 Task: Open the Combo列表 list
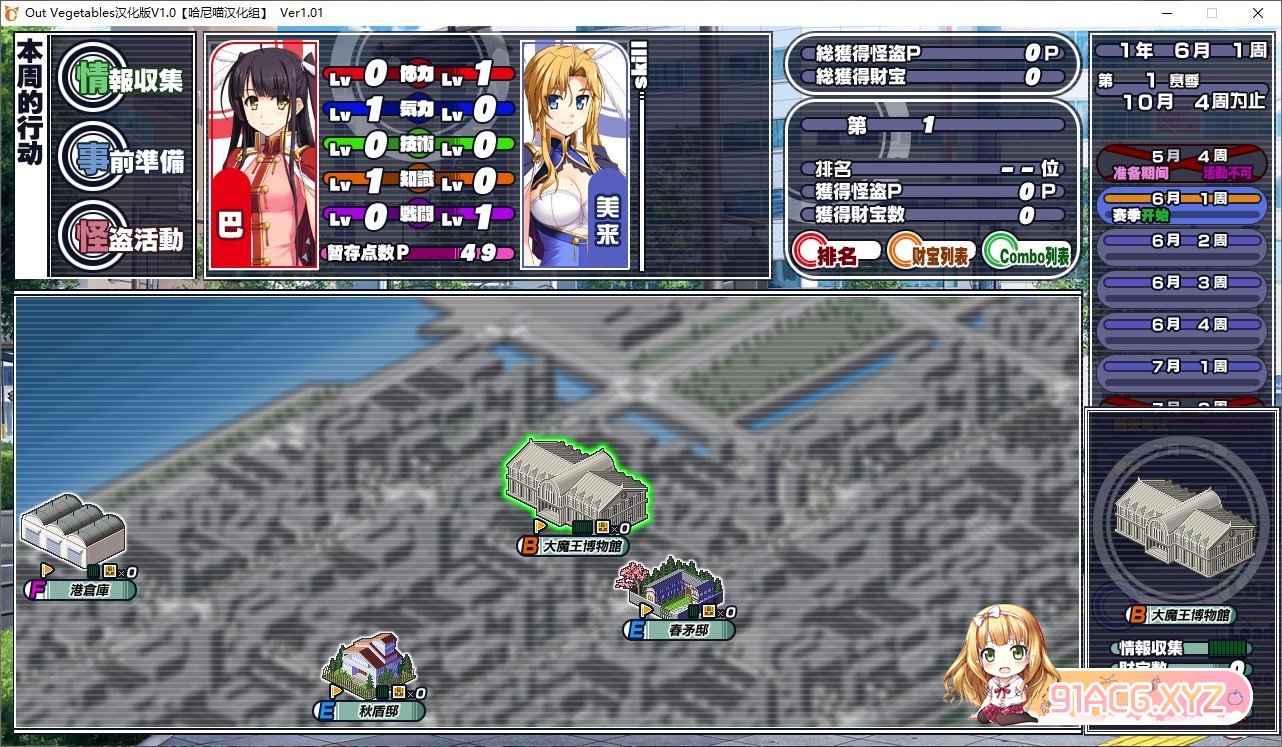(x=1027, y=254)
